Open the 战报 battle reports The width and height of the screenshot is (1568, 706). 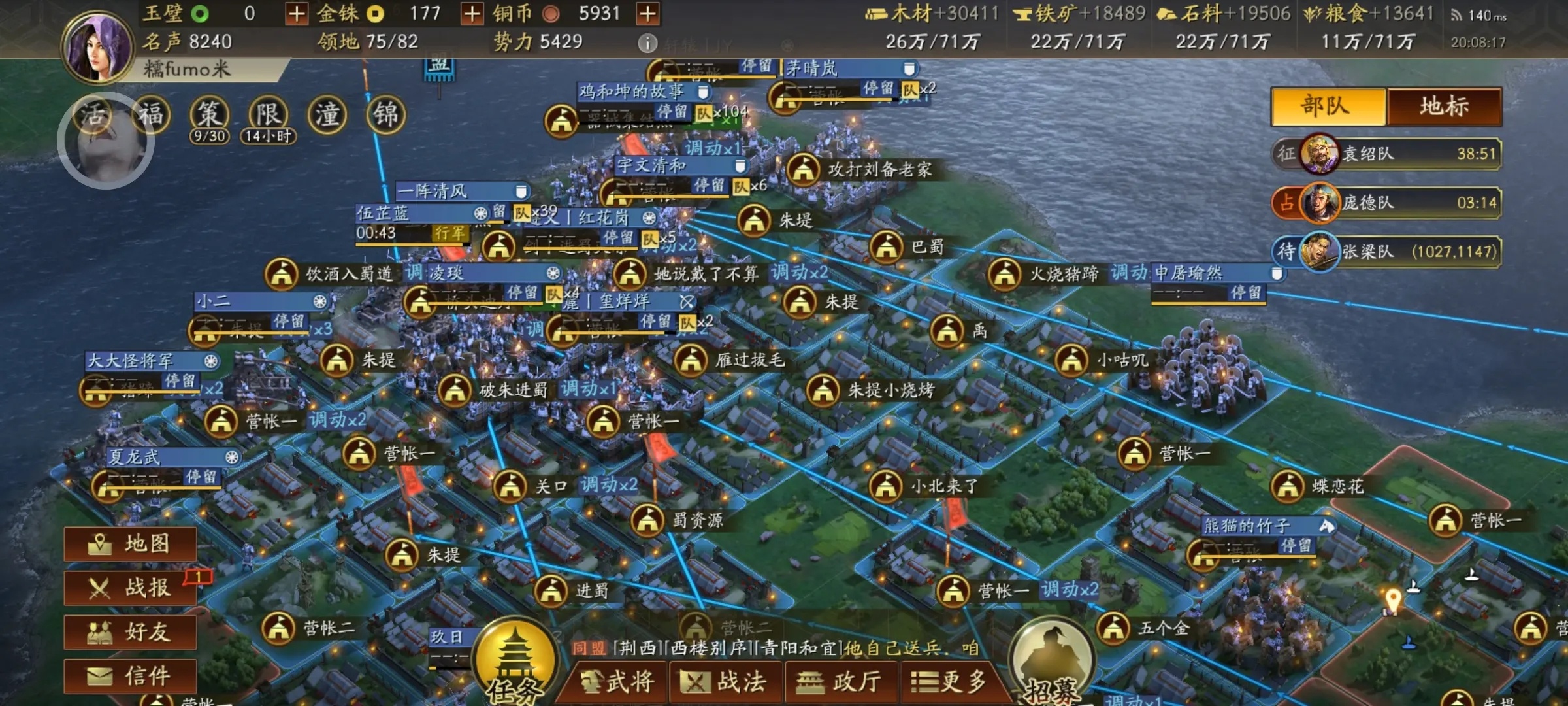[x=131, y=588]
